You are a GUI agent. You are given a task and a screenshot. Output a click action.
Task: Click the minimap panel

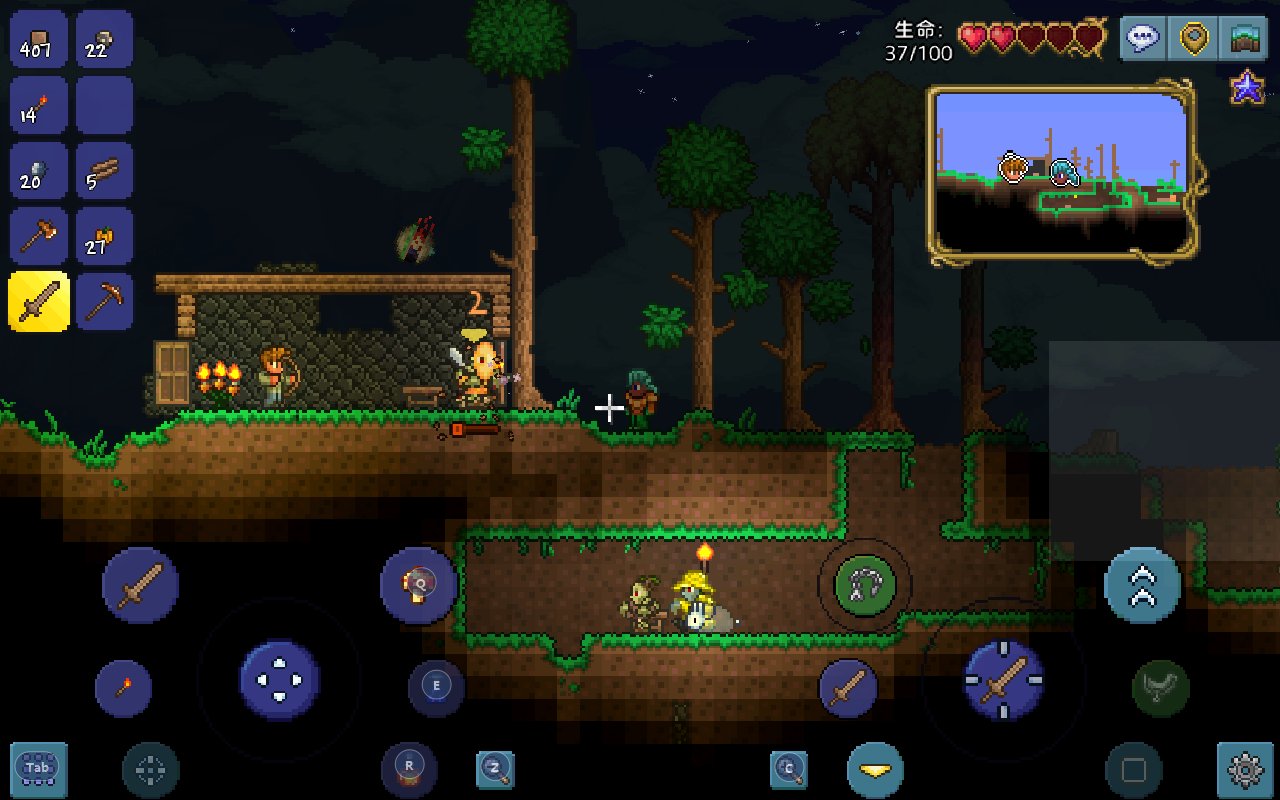(x=1062, y=174)
